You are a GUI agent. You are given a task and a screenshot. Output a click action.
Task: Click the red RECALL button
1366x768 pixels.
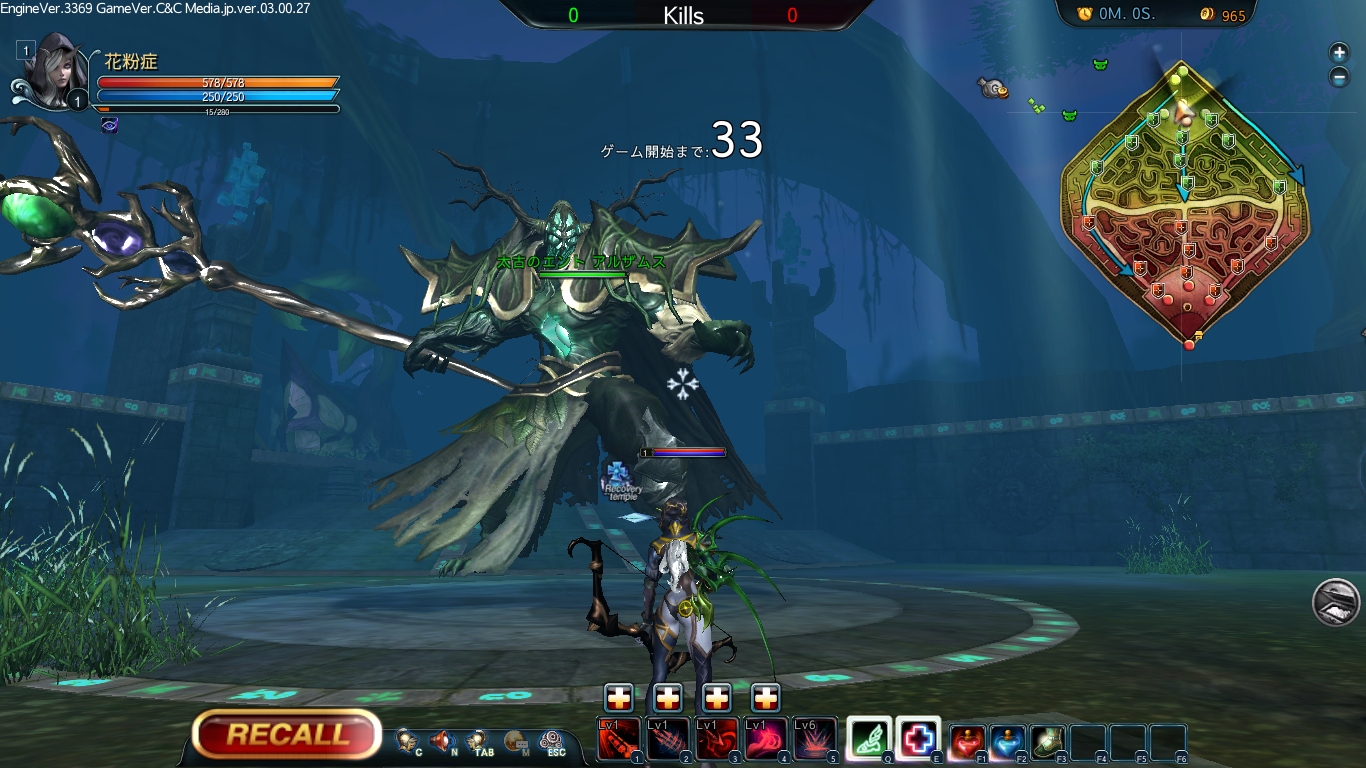286,735
